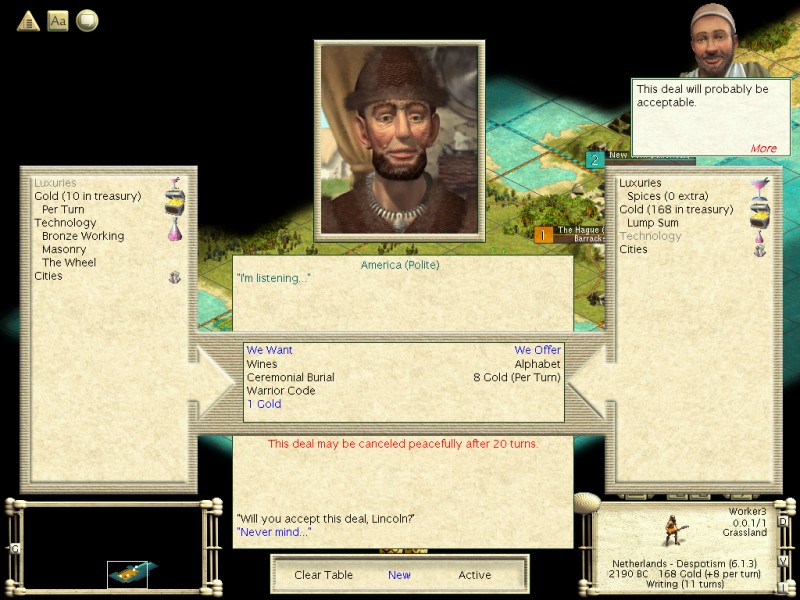Open the pyramid main menu icon
The image size is (800, 600).
point(28,20)
